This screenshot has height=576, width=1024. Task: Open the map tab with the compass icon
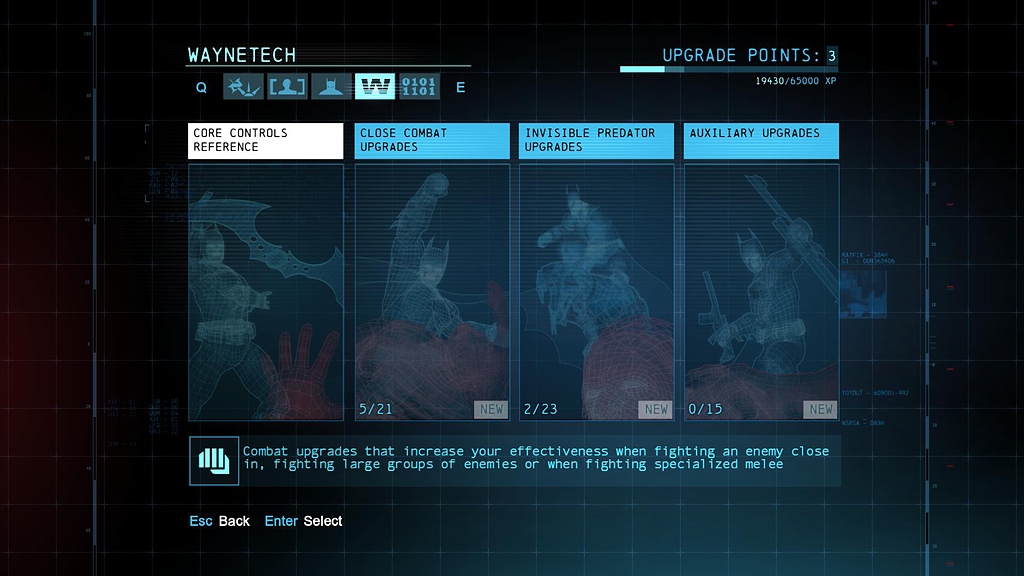[x=243, y=87]
